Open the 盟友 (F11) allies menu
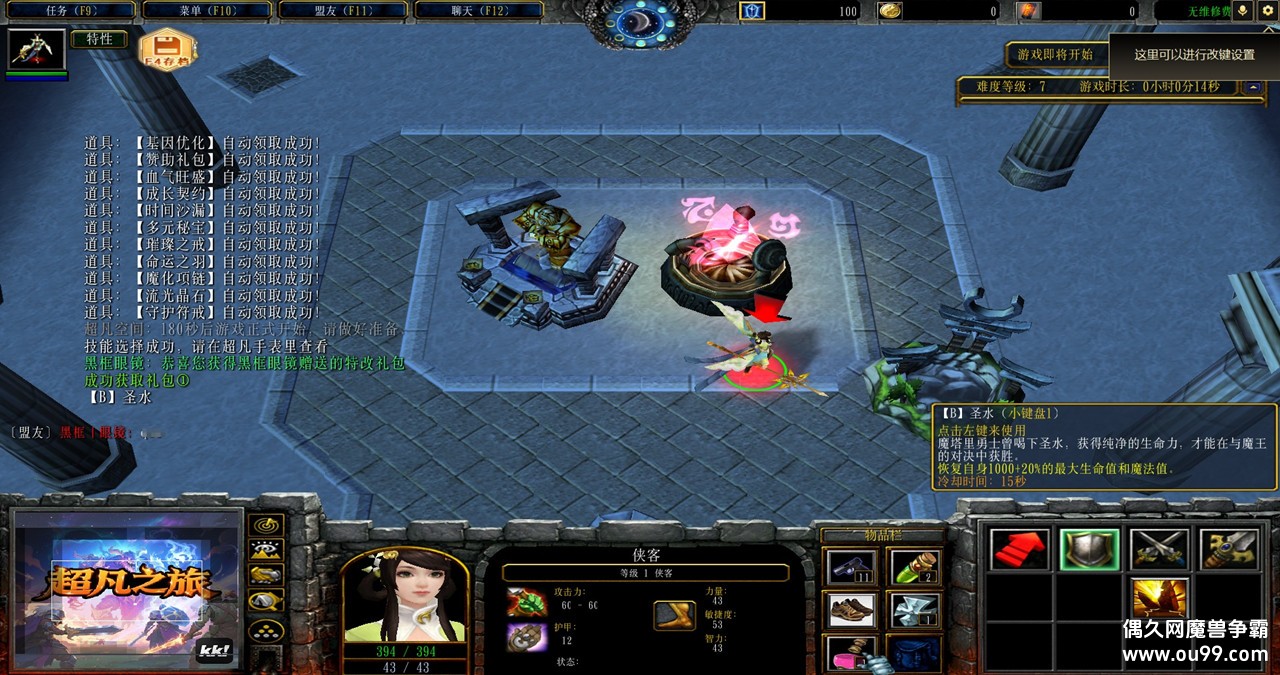Viewport: 1280px width, 675px height. (342, 11)
